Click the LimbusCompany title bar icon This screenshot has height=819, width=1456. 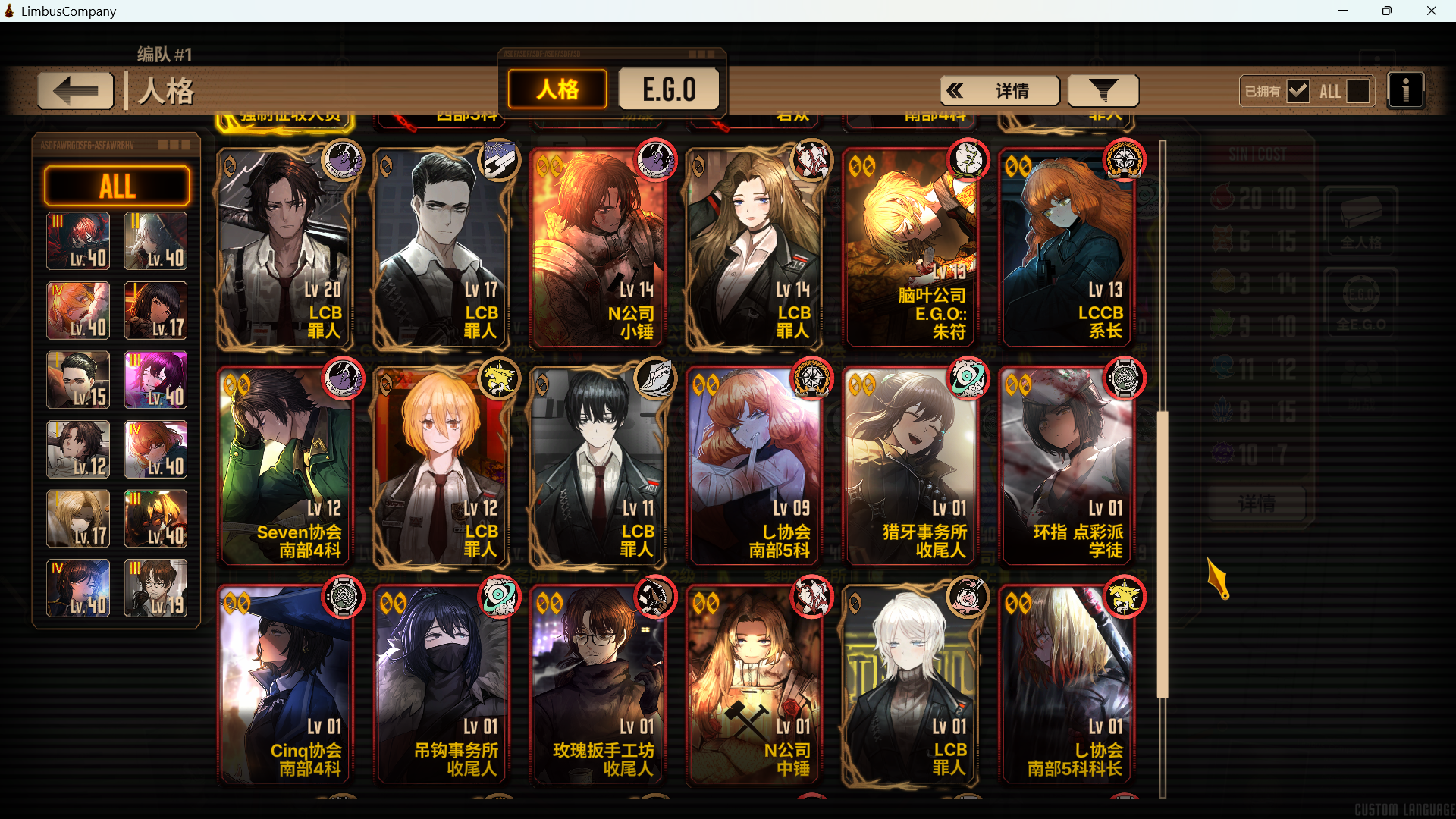(x=8, y=11)
